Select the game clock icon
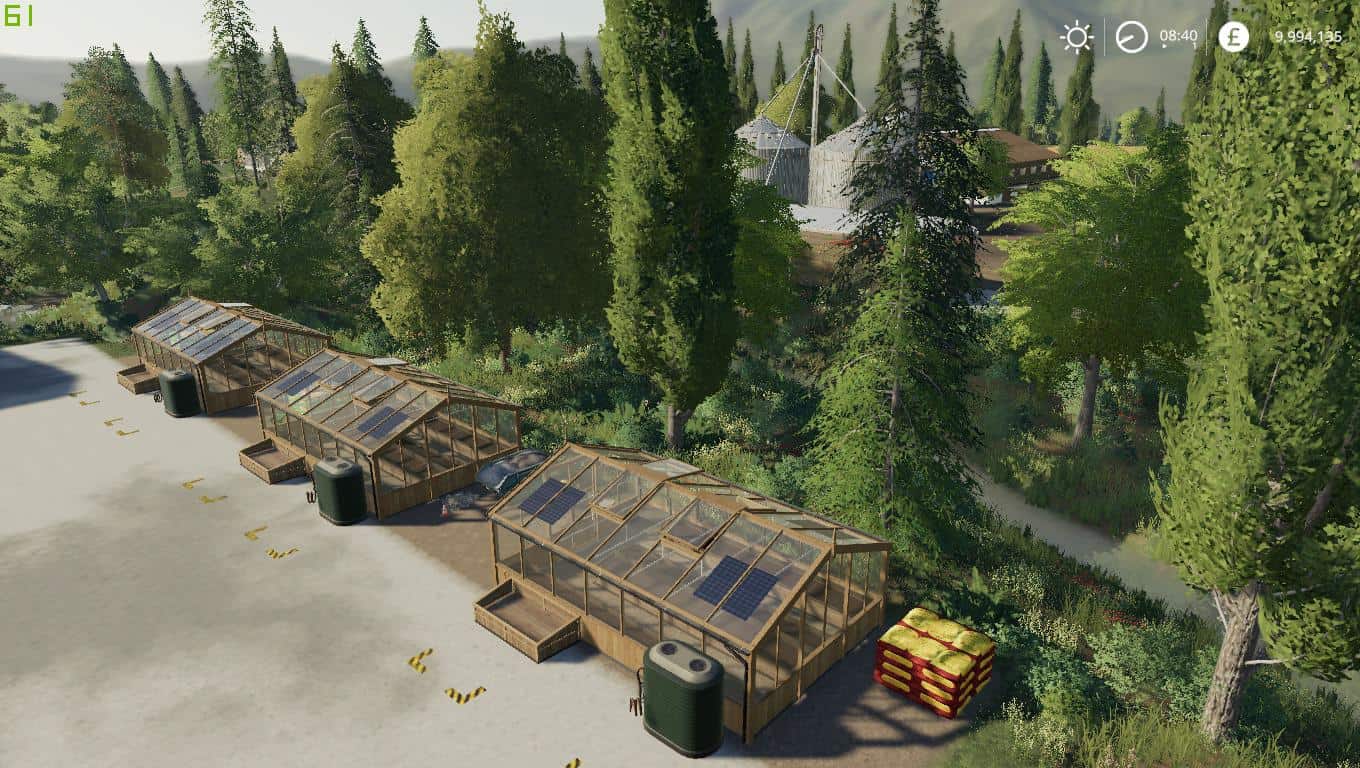 [x=1131, y=37]
